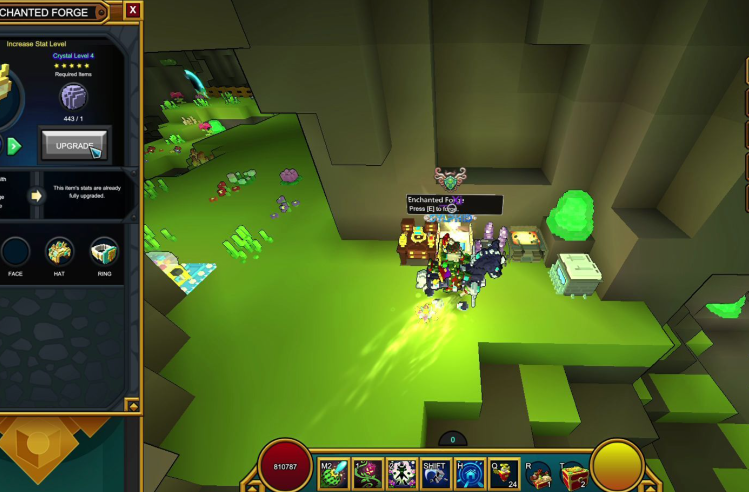Use the Q flask item with 24 count
This screenshot has height=492, width=749.
click(504, 473)
